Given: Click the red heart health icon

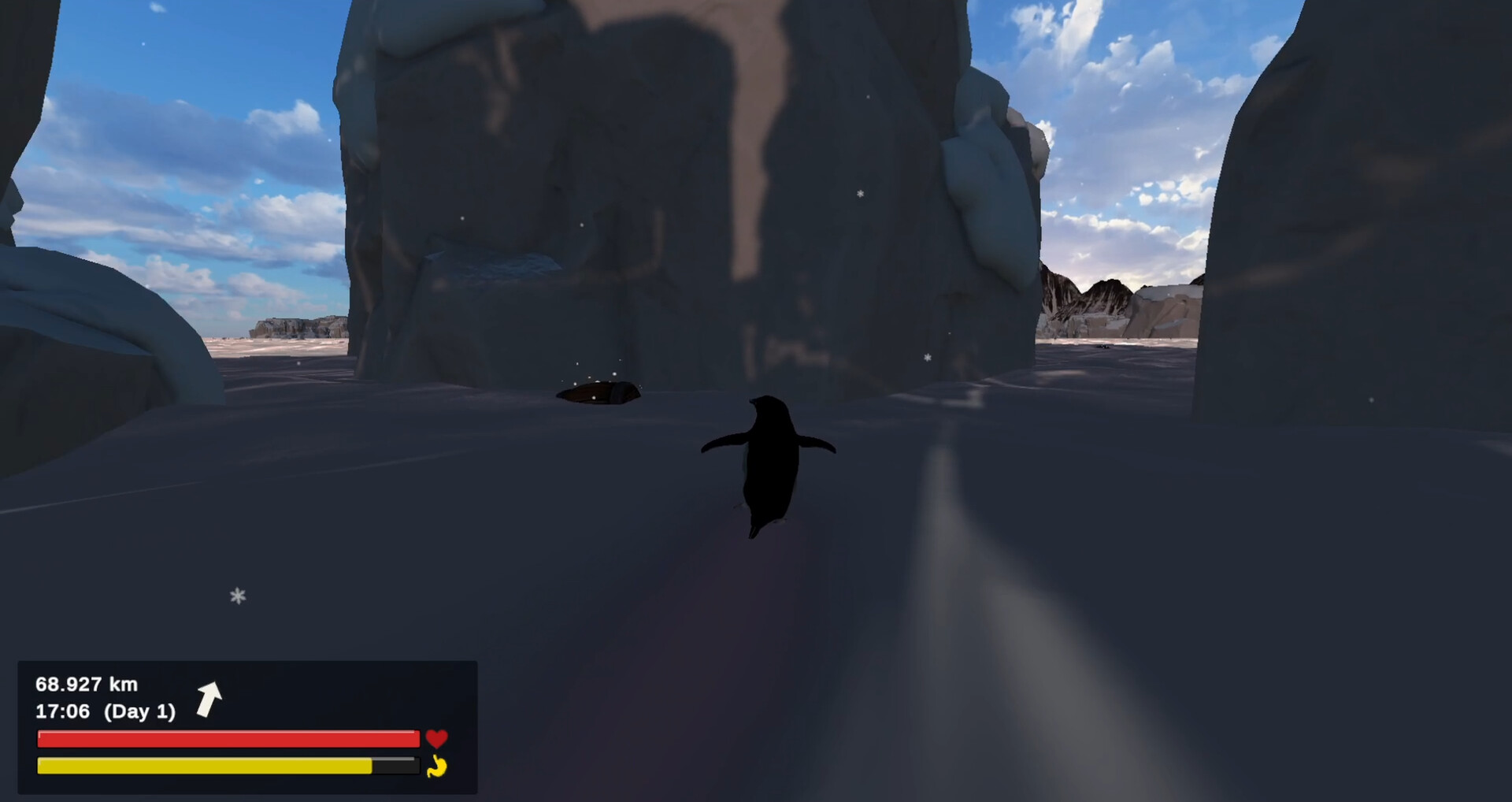Looking at the screenshot, I should [438, 738].
